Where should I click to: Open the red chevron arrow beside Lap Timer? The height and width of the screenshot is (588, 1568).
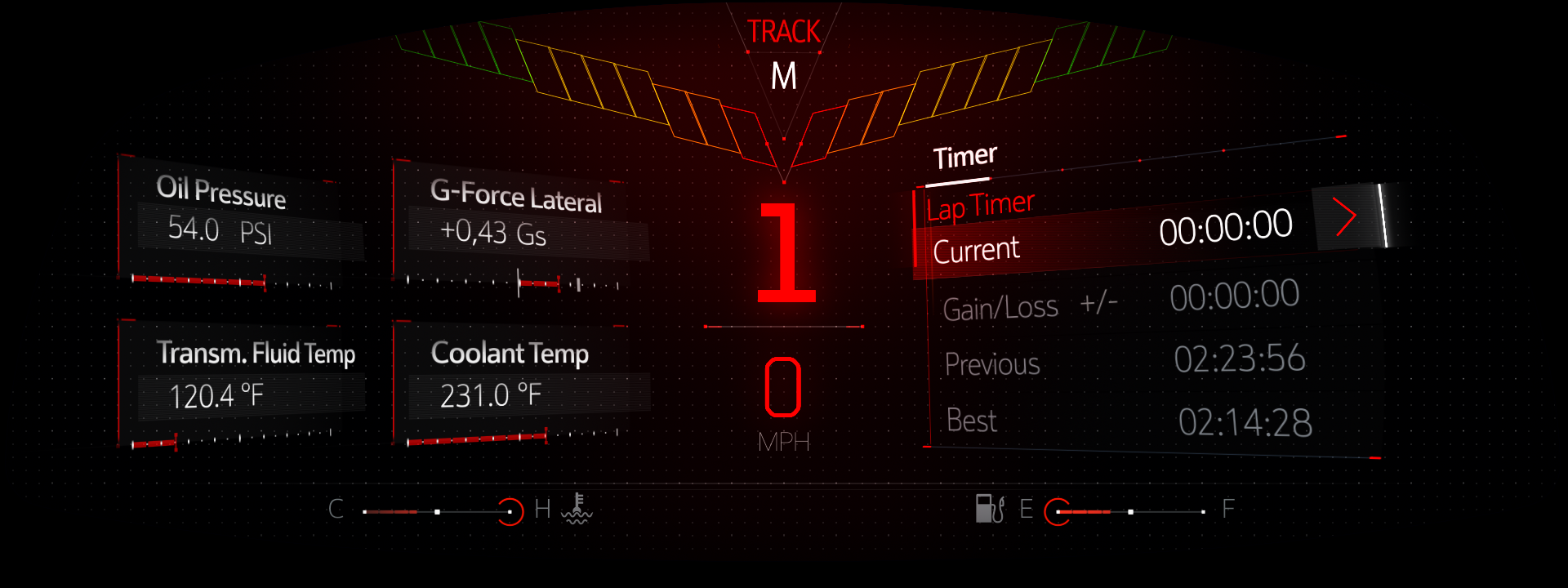pos(1345,218)
